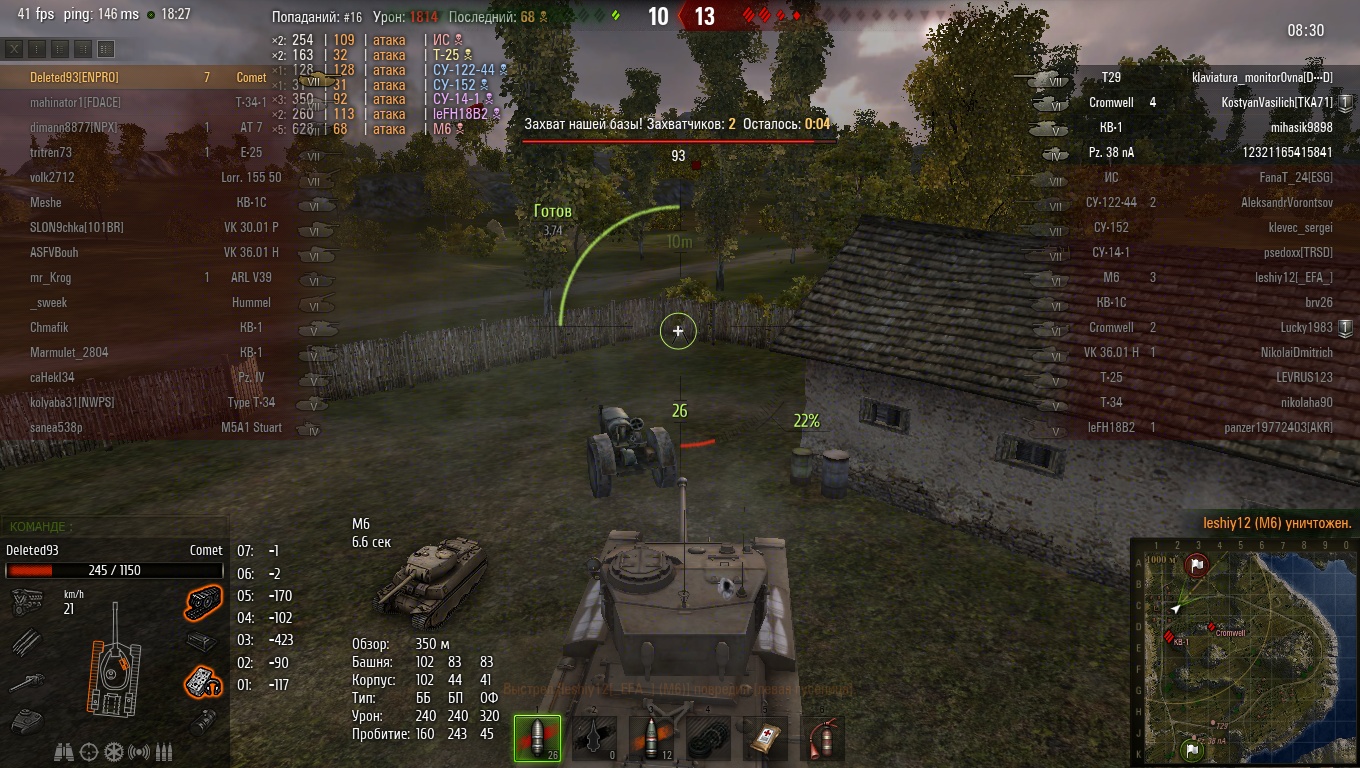Click the binoculars equipment icon
1360x768 pixels.
(x=64, y=752)
